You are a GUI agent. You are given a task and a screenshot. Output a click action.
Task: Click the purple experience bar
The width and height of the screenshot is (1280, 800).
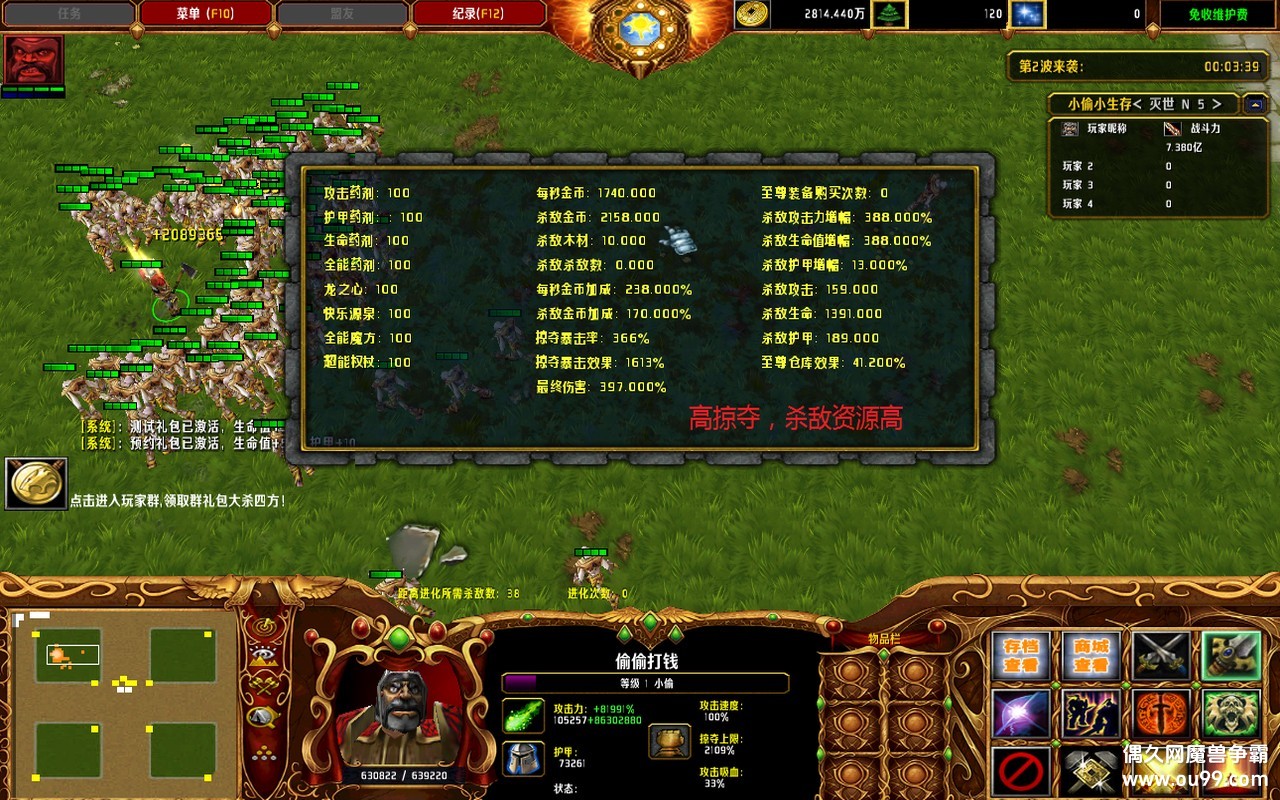pyautogui.click(x=520, y=682)
